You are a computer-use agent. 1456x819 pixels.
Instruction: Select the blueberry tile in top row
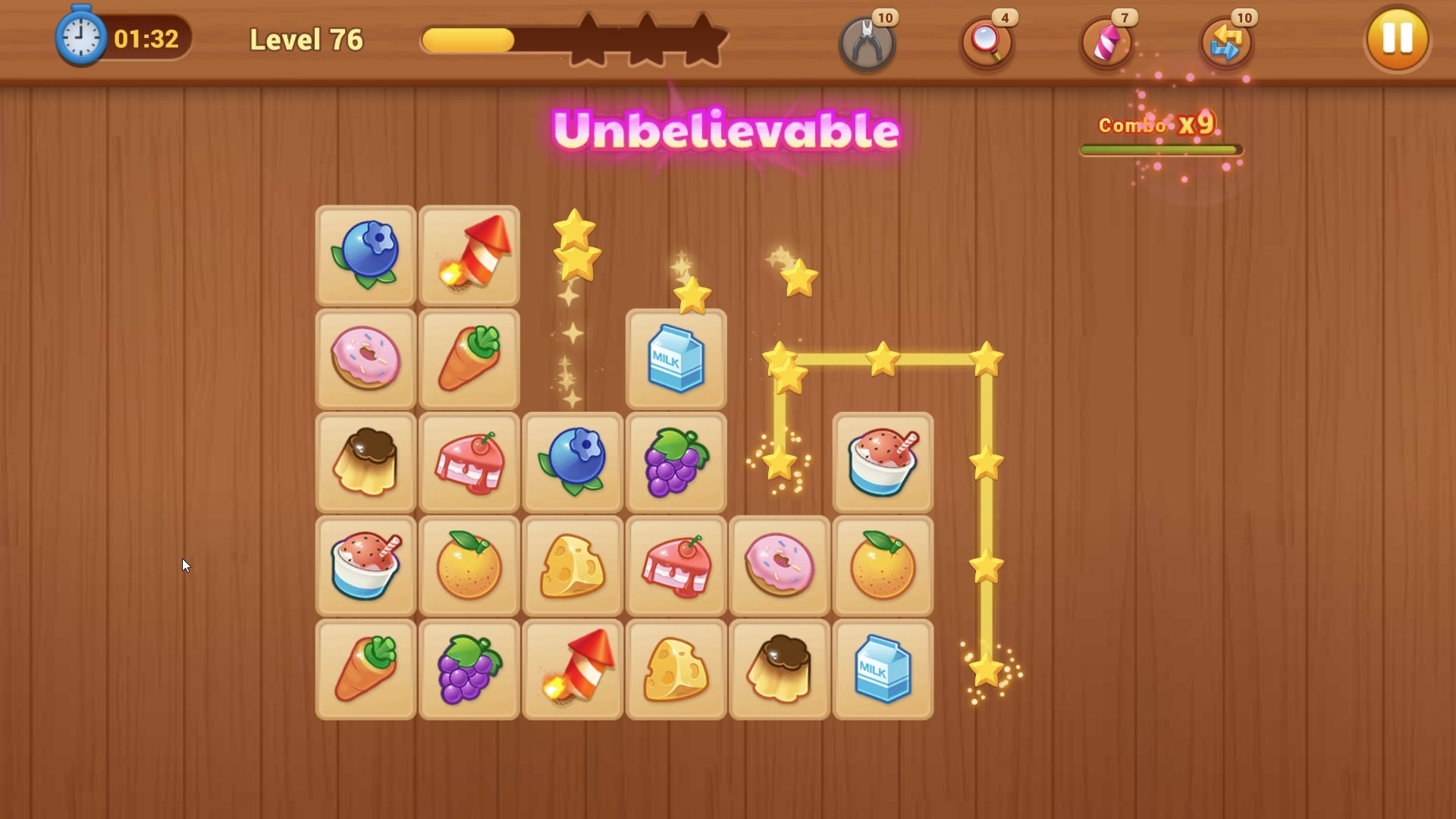tap(366, 255)
